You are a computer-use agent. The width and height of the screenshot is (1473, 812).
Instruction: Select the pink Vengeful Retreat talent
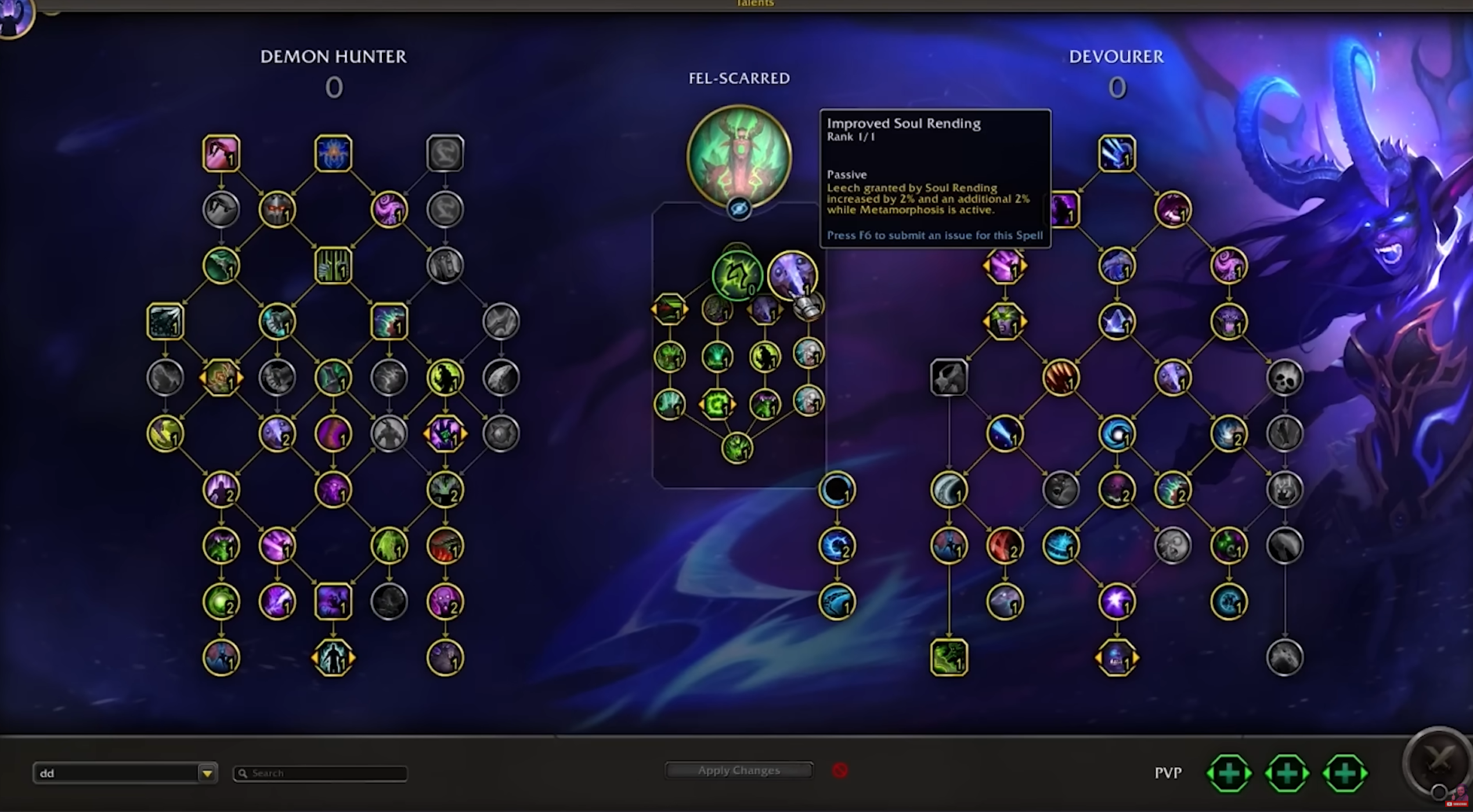click(222, 153)
